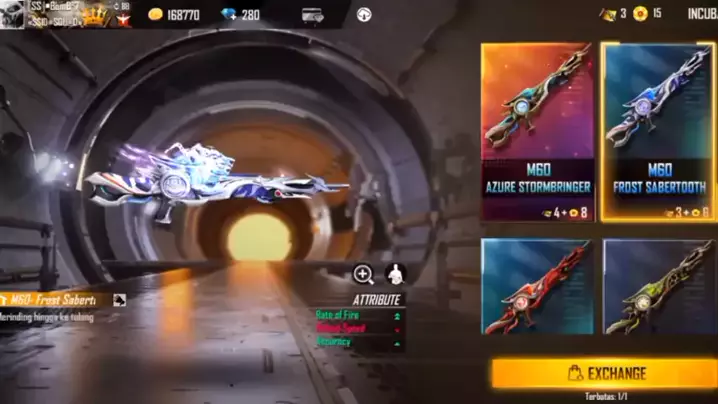Open the icon beside Frost Sabertooth name
The width and height of the screenshot is (718, 404).
tap(119, 299)
